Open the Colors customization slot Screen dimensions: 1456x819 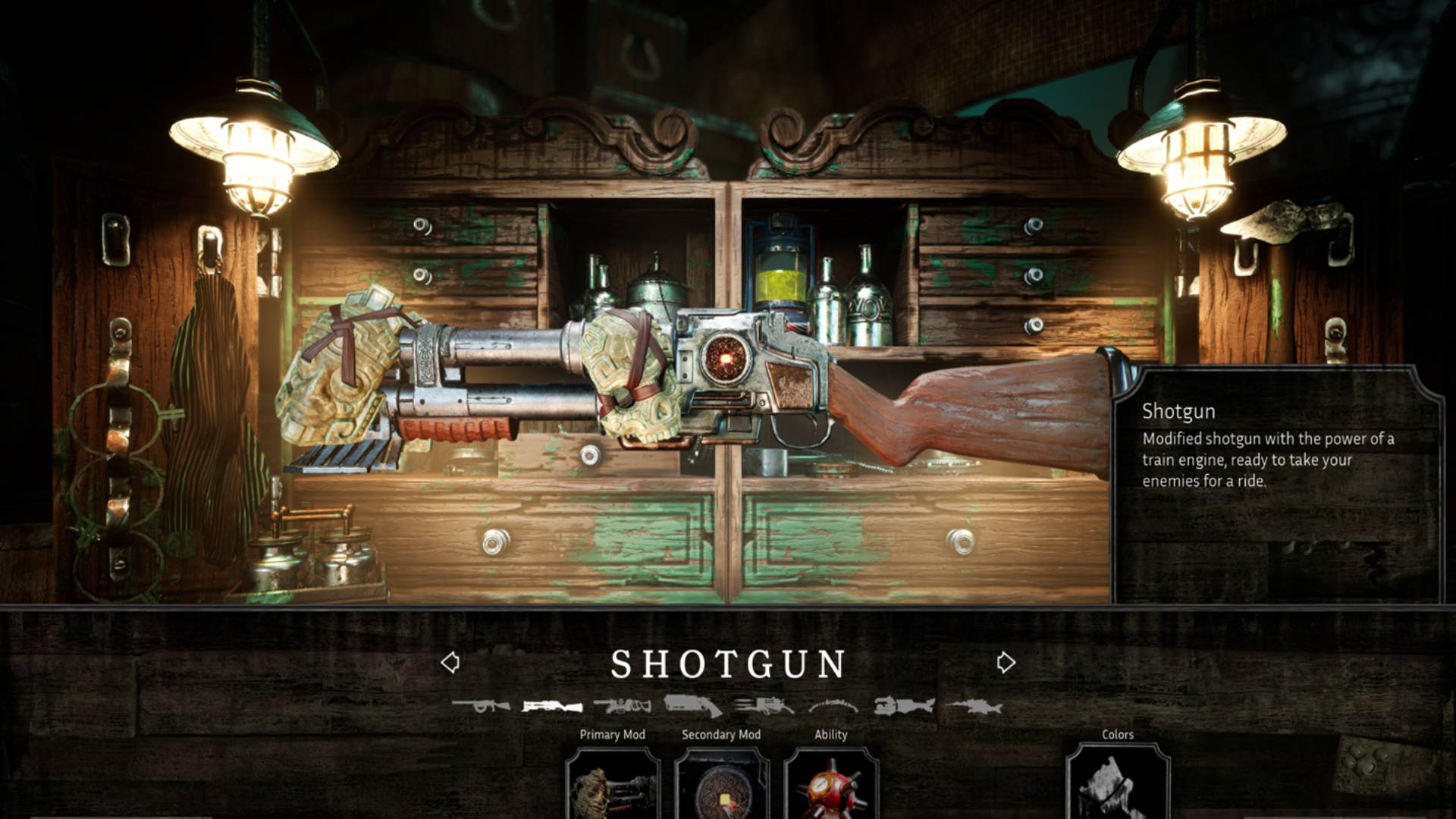pyautogui.click(x=1118, y=785)
